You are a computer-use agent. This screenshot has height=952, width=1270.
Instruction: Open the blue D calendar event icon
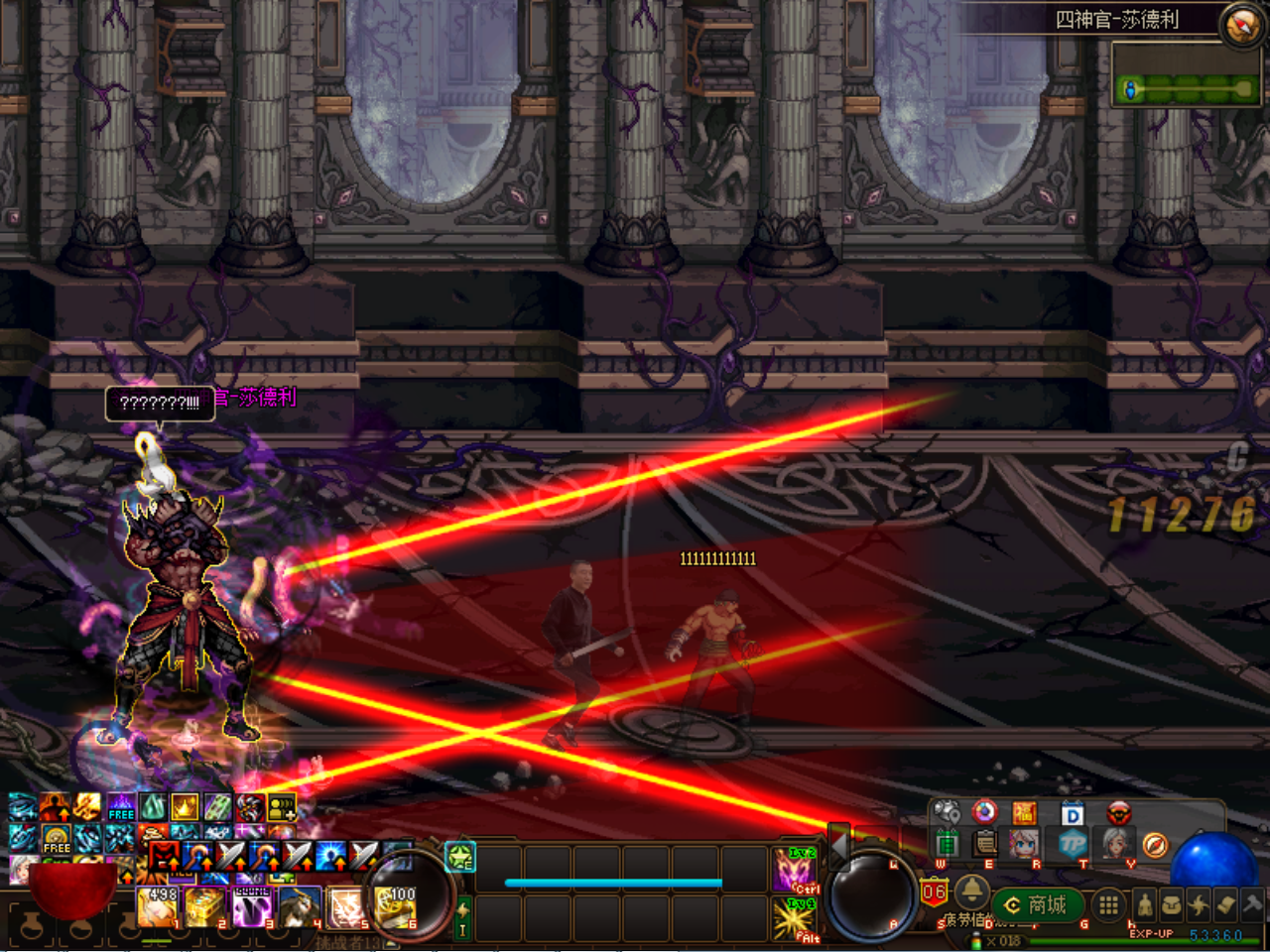[x=1071, y=813]
